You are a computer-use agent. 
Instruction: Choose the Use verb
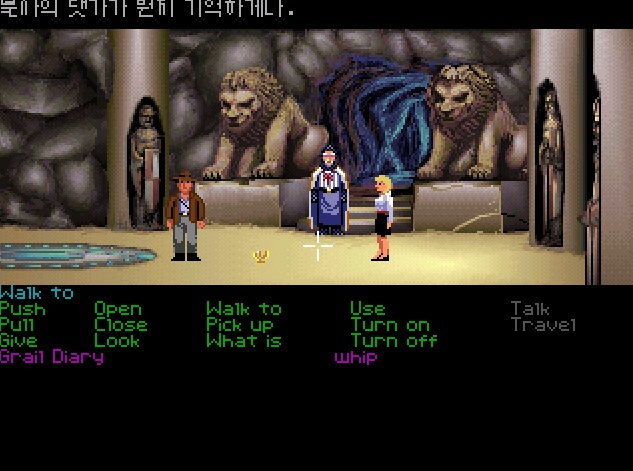(x=367, y=309)
